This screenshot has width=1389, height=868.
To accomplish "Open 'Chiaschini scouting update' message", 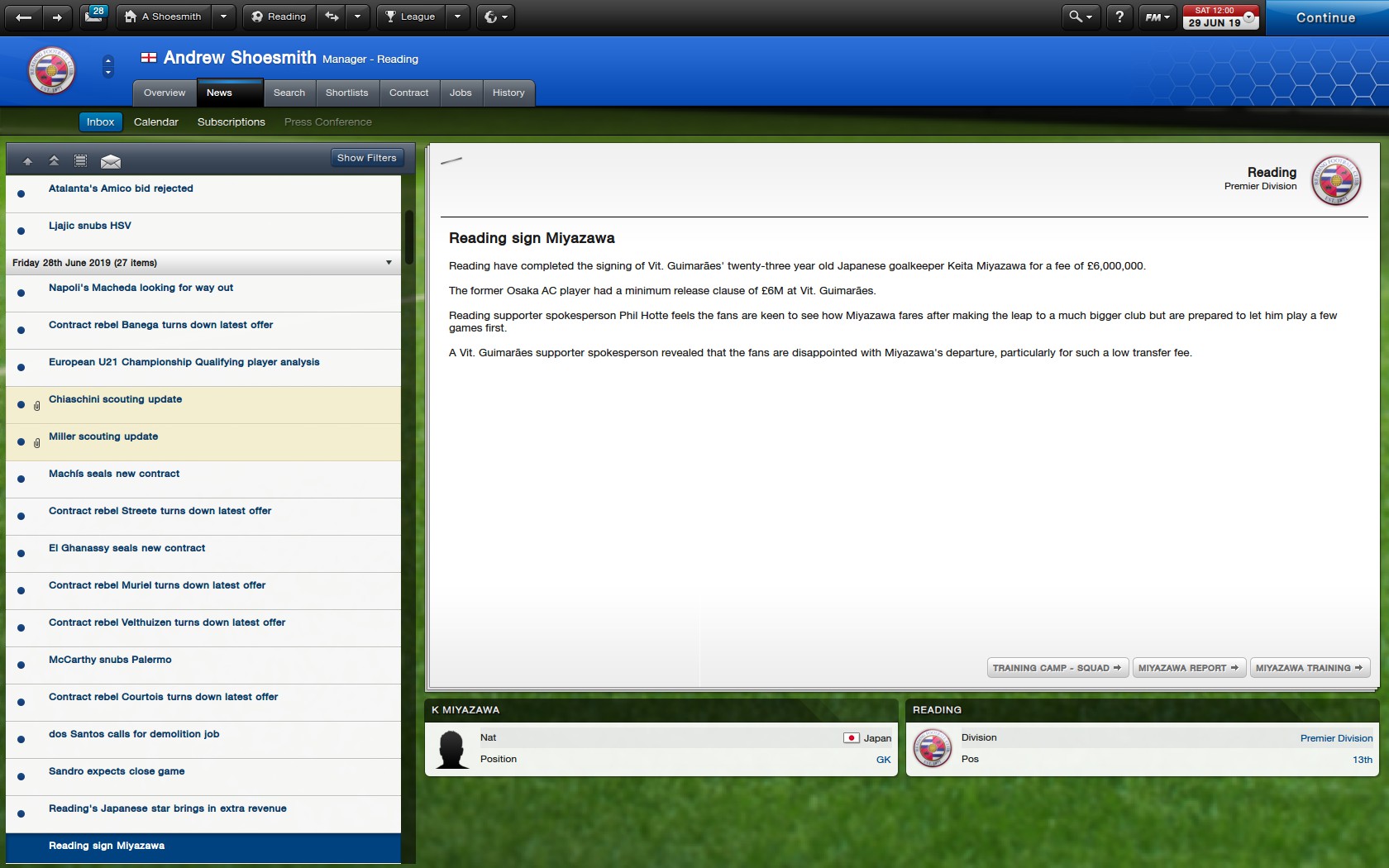I will (x=115, y=399).
